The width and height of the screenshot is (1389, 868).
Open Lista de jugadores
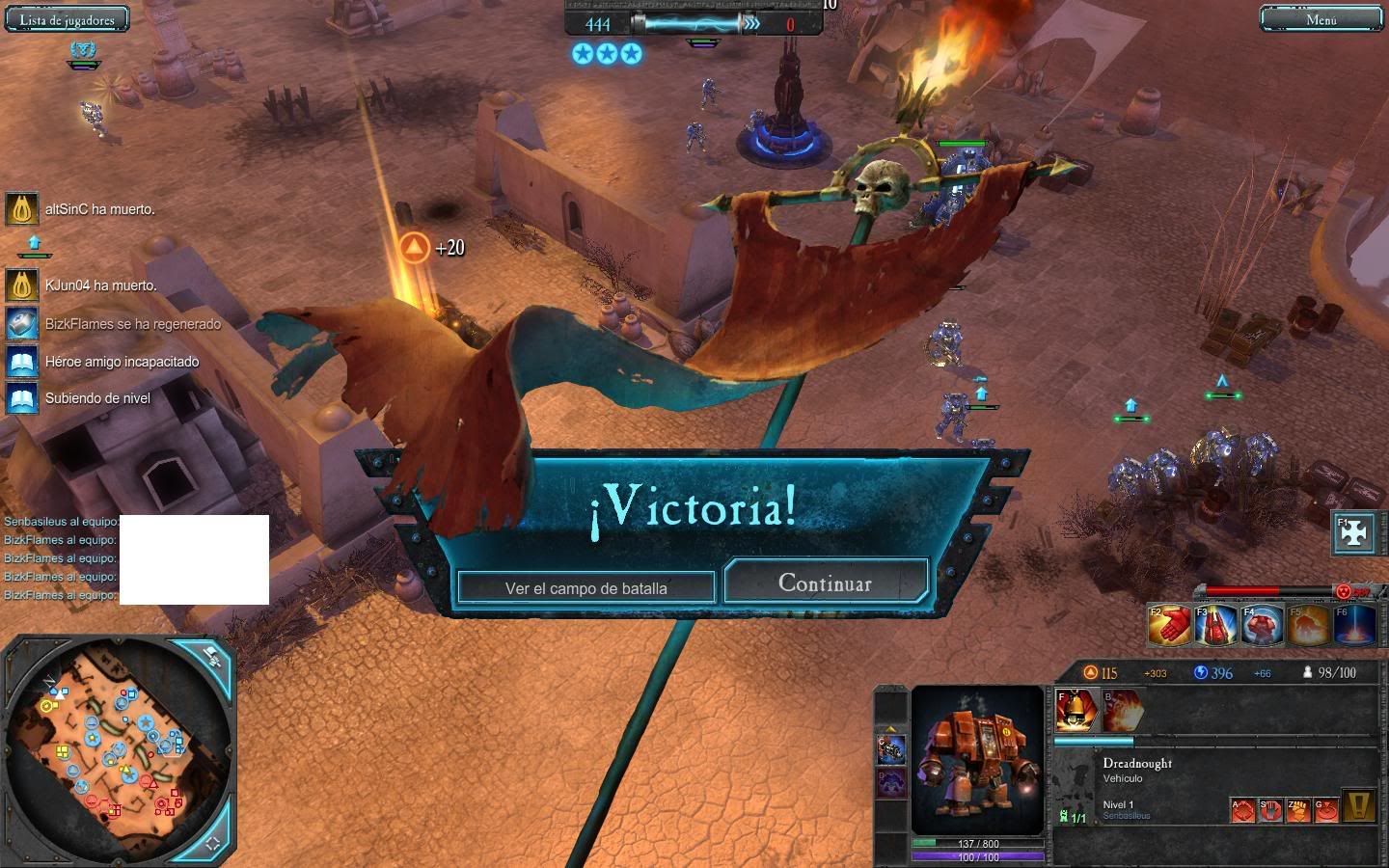point(67,20)
